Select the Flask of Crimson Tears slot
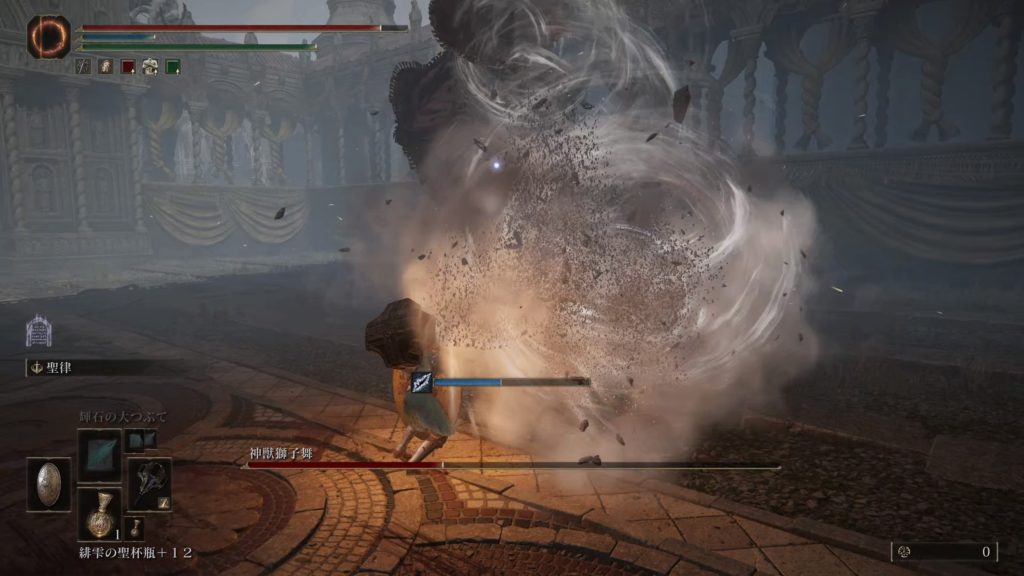 [99, 514]
